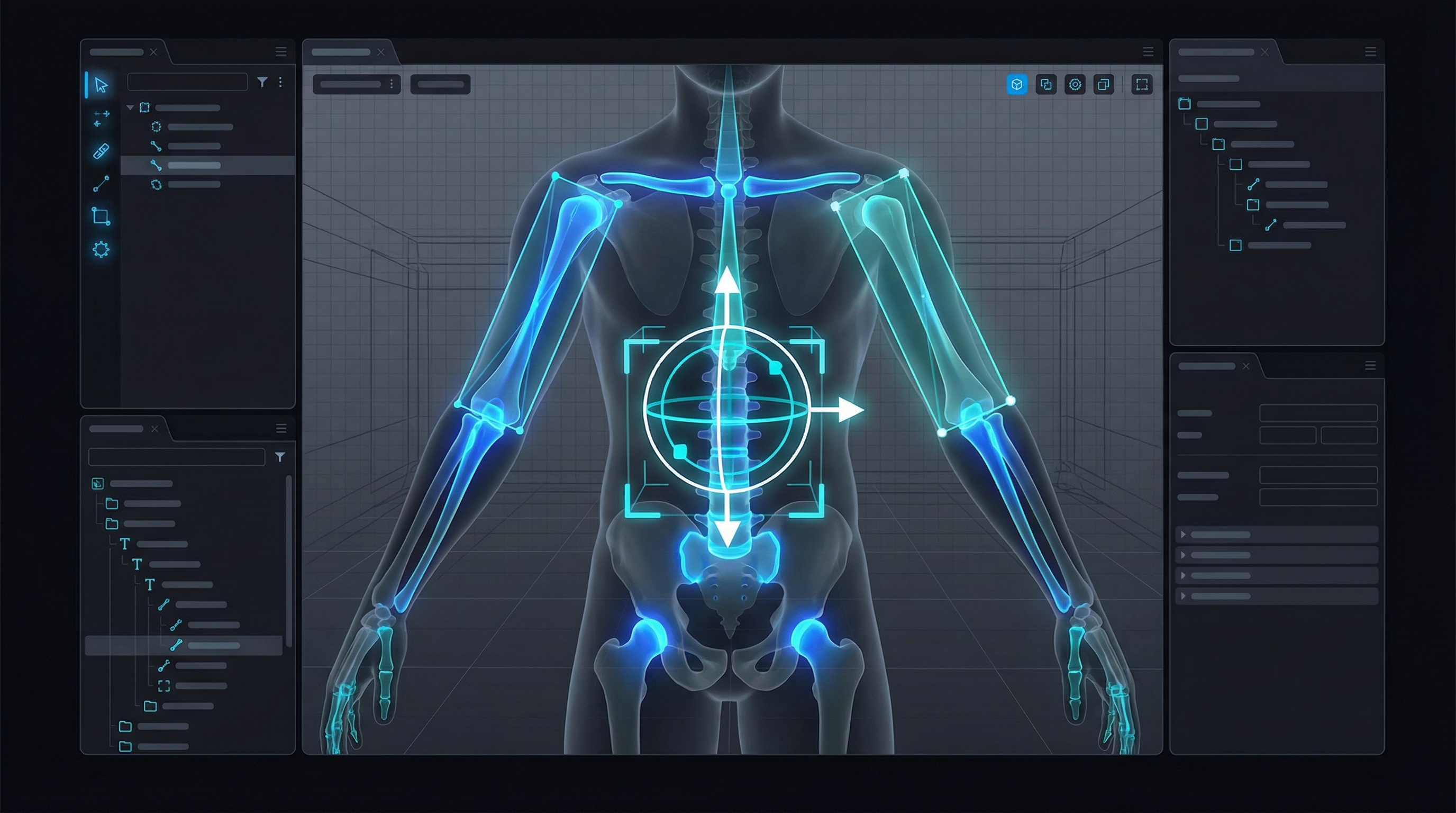Click the first dropdown button above the viewport
The width and height of the screenshot is (1456, 813).
356,85
